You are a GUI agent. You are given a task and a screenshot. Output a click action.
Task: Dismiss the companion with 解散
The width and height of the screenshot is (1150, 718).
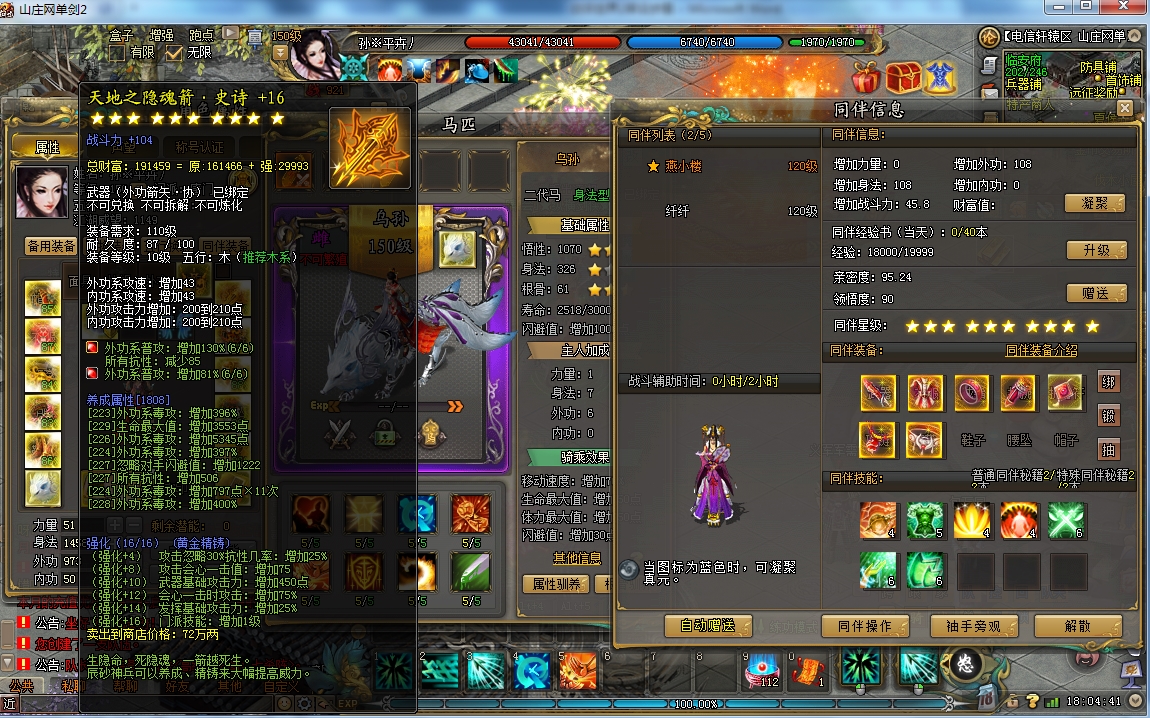pyautogui.click(x=1078, y=626)
